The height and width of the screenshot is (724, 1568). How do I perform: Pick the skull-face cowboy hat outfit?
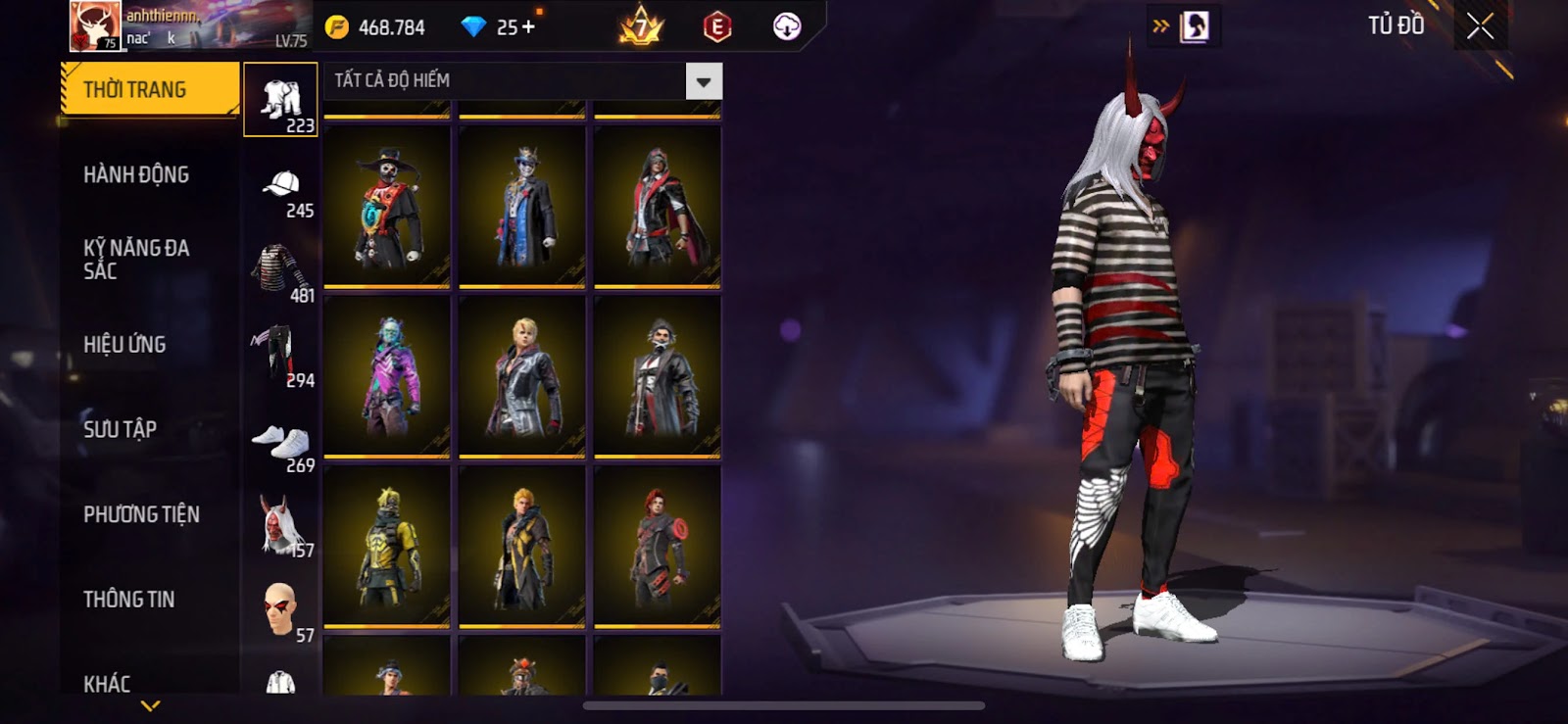coord(387,209)
